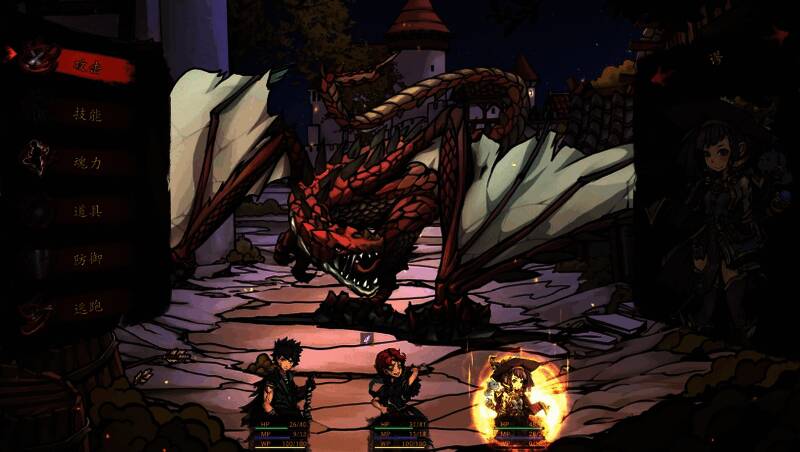This screenshot has height=452, width=800.
Task: Choose the 逃跑 (Escape) command
Action: 88,306
